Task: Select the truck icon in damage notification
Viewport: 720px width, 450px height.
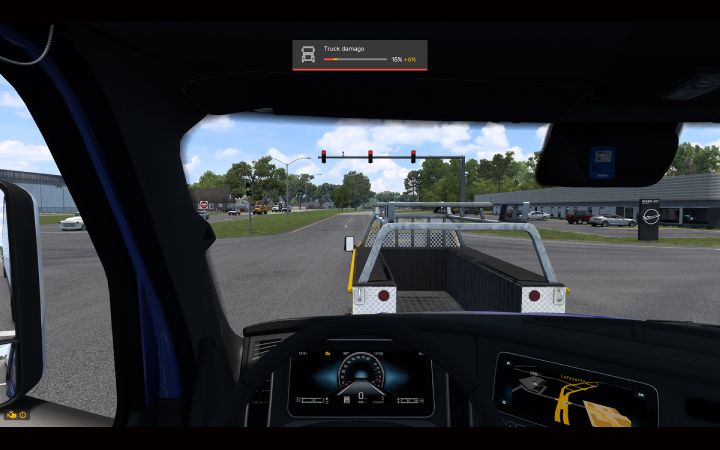Action: point(308,55)
